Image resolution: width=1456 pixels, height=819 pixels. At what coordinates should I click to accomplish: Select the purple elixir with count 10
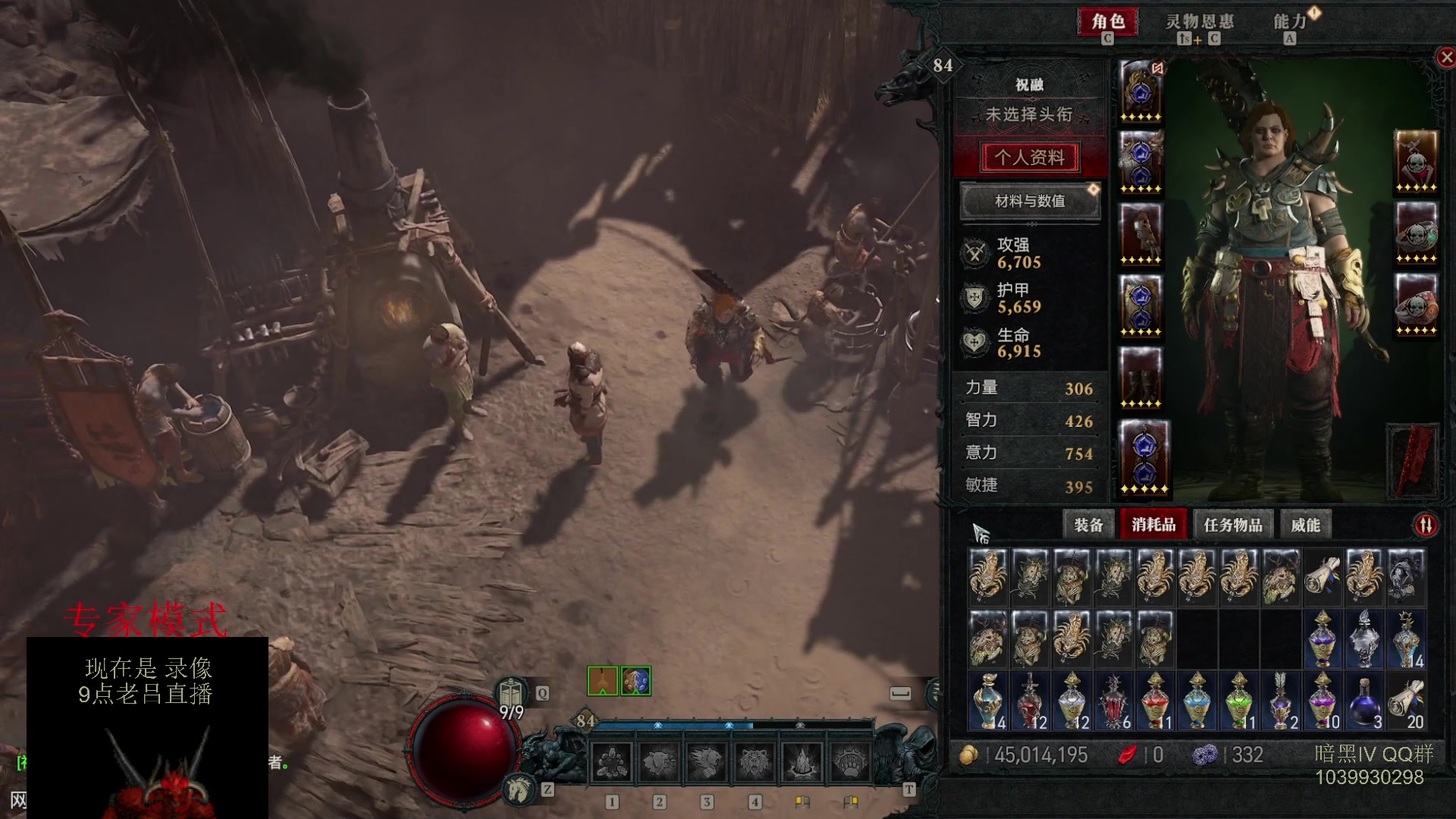click(1323, 701)
